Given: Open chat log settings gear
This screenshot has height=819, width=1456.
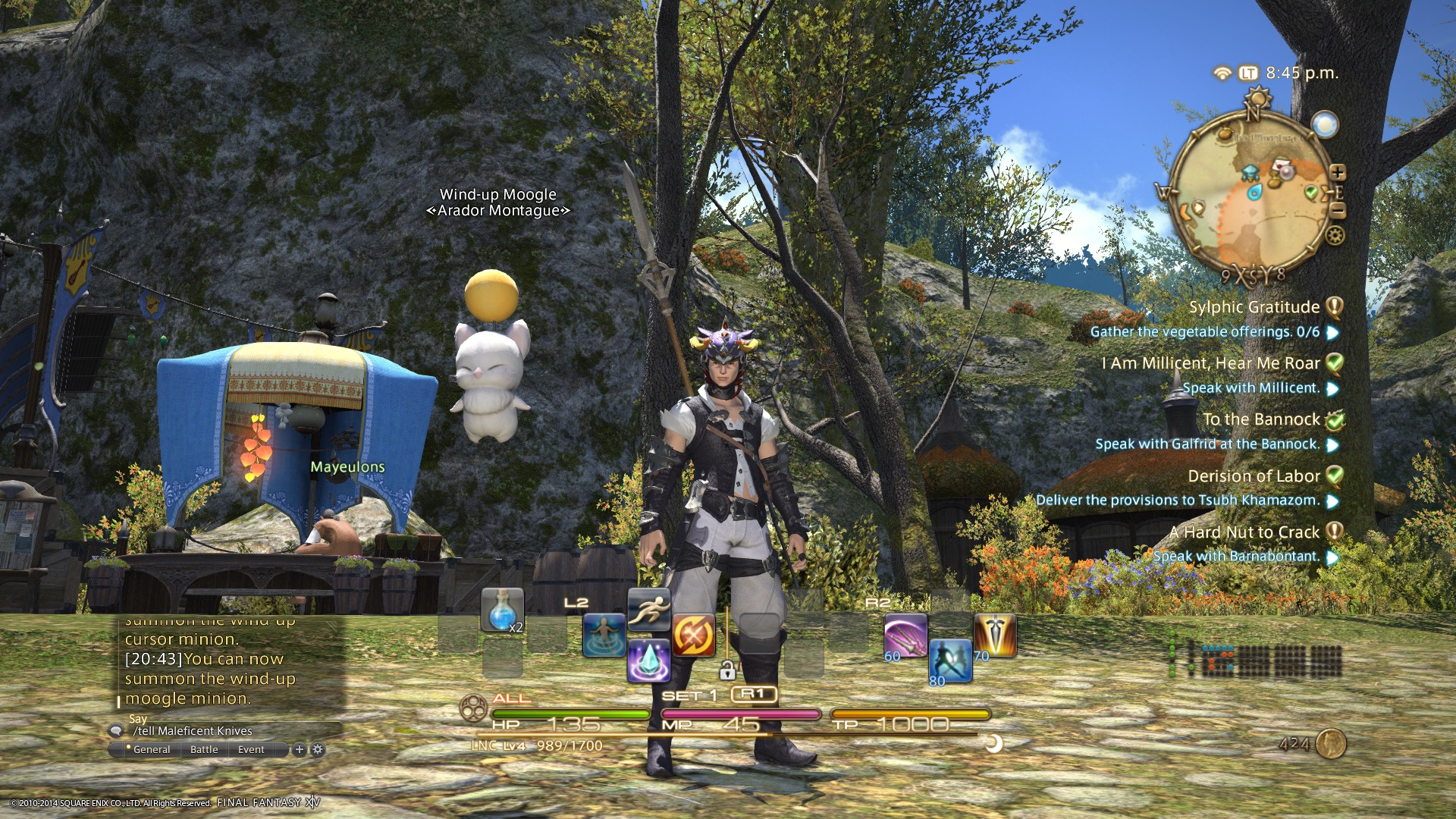Looking at the screenshot, I should (x=318, y=750).
